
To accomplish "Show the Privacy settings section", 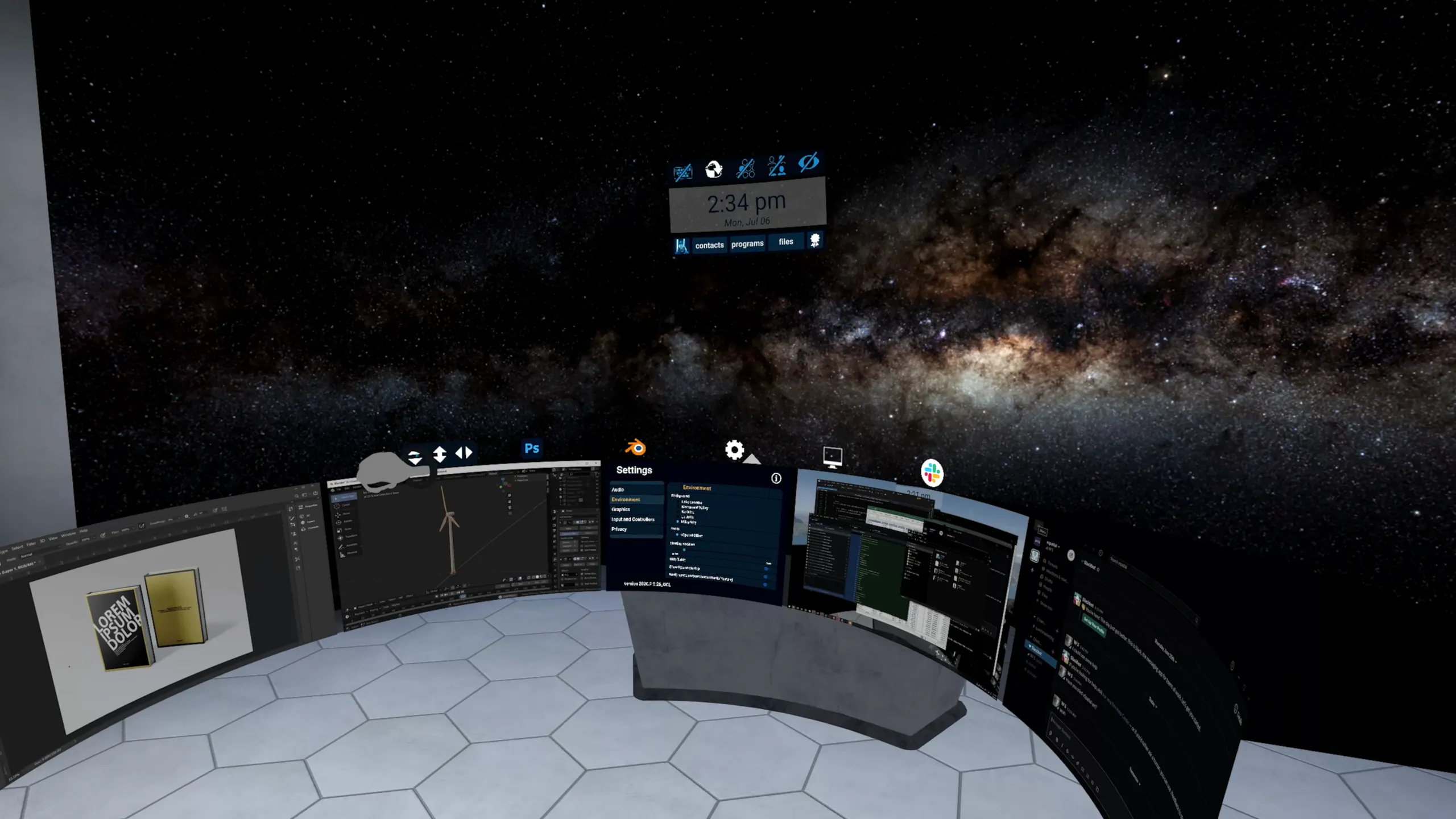I will pos(619,530).
